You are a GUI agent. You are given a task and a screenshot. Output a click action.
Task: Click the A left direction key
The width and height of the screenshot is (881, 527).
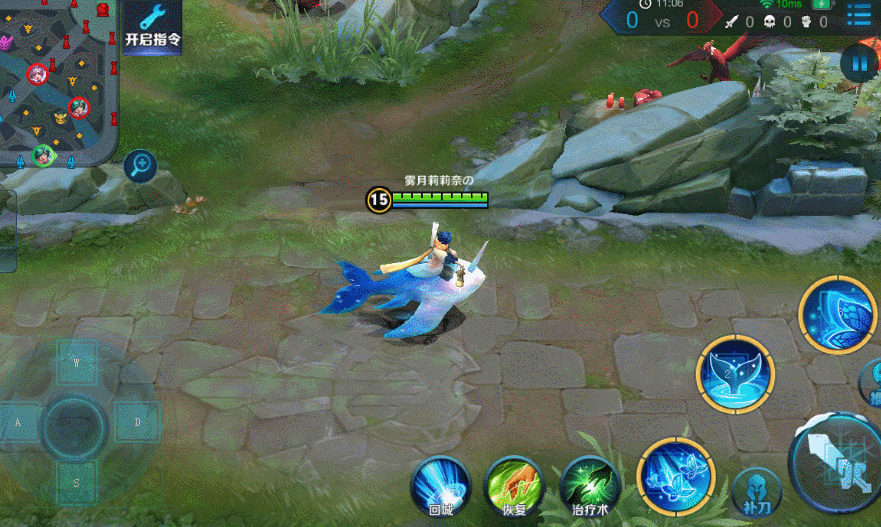18,423
